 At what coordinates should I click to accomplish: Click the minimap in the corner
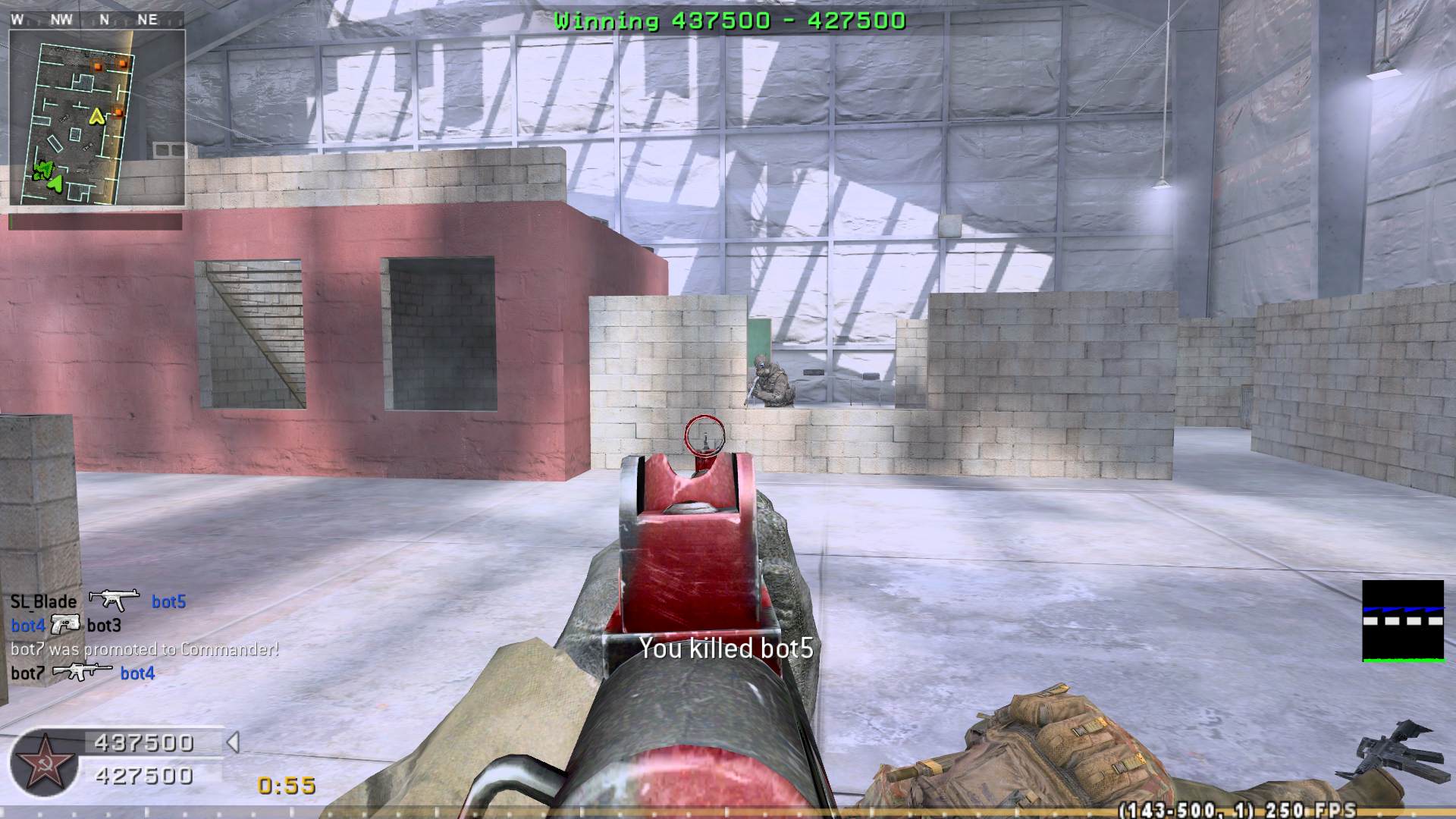pyautogui.click(x=97, y=118)
